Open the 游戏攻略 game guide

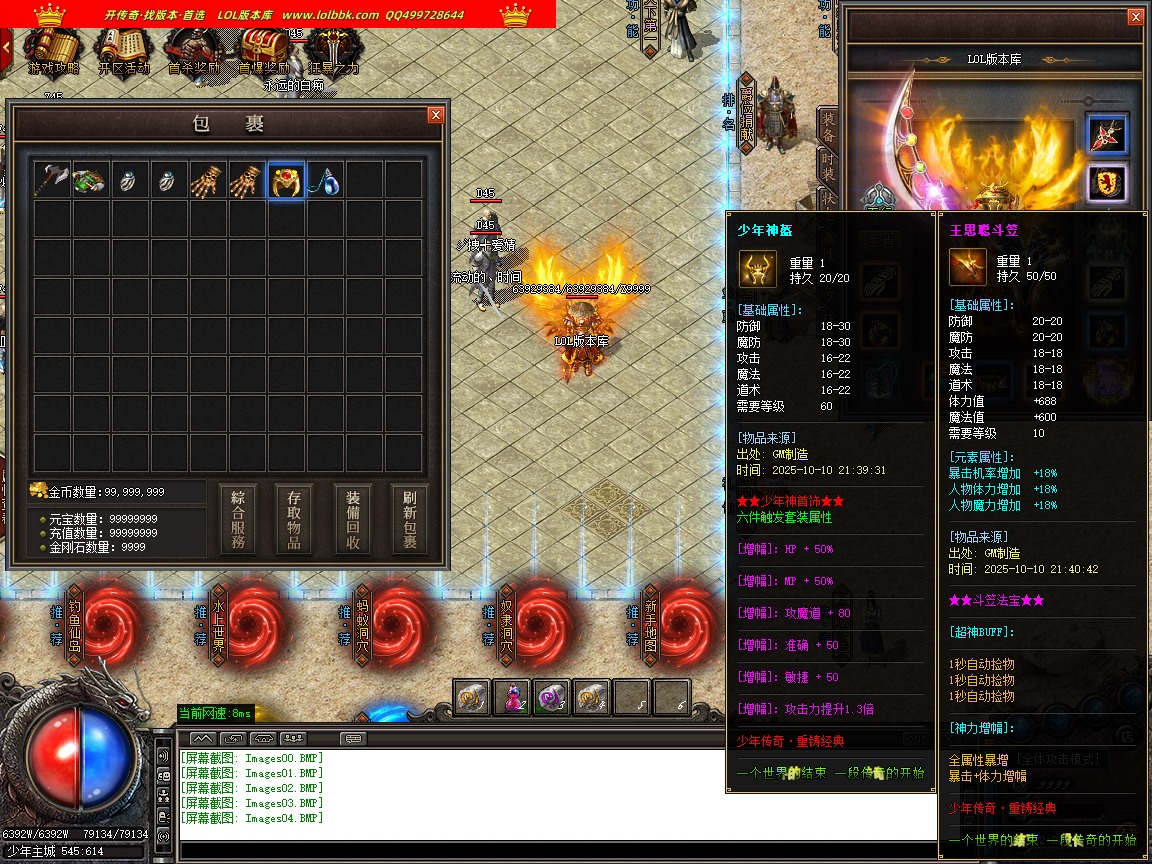[x=52, y=51]
